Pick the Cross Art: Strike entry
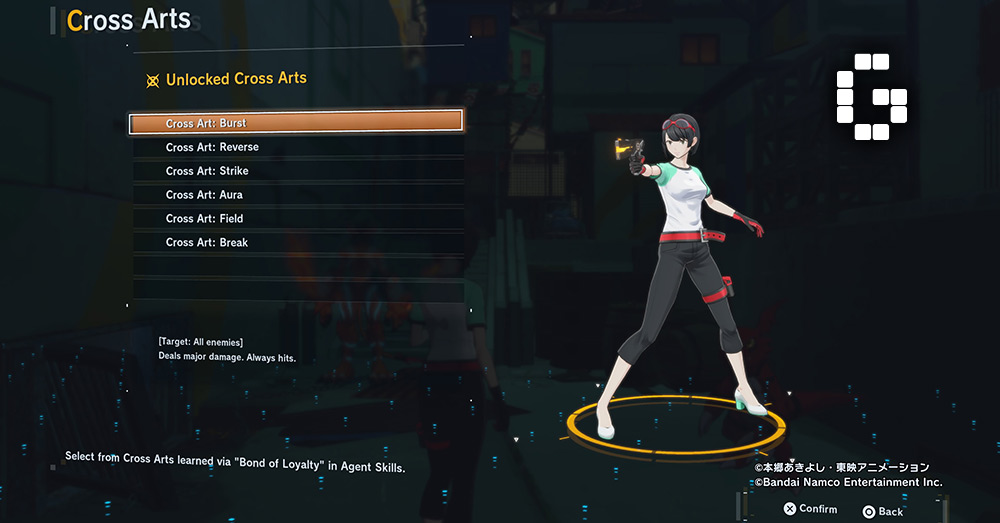 click(296, 171)
